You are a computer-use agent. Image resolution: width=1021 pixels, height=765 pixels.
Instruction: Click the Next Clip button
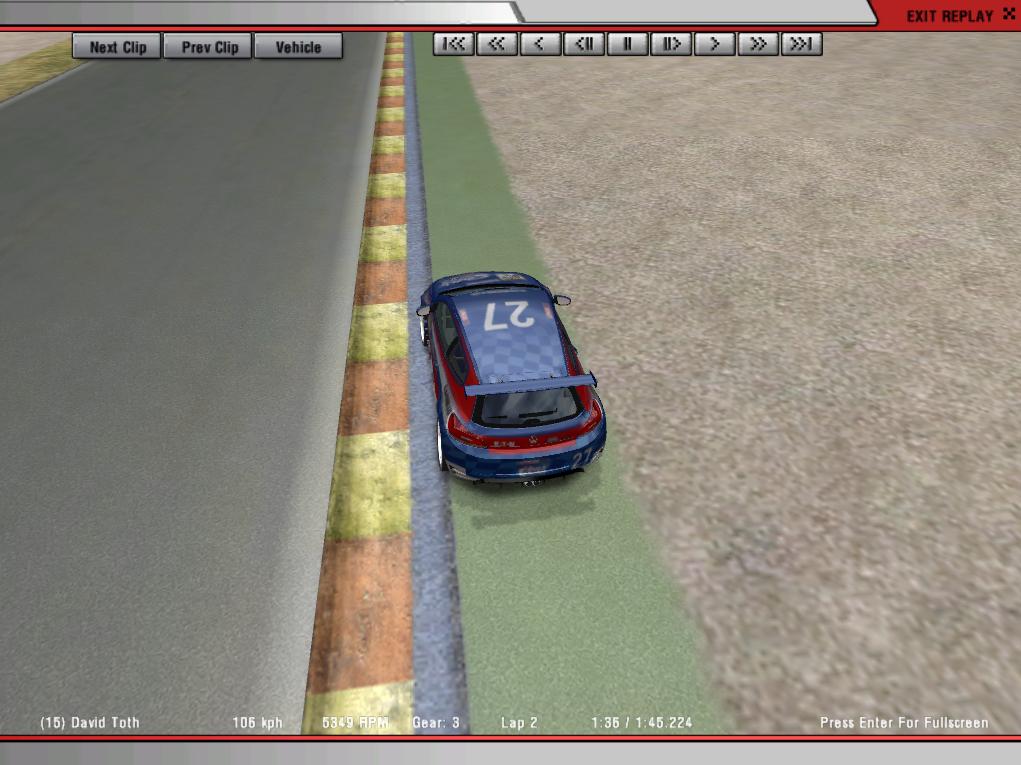click(x=117, y=46)
